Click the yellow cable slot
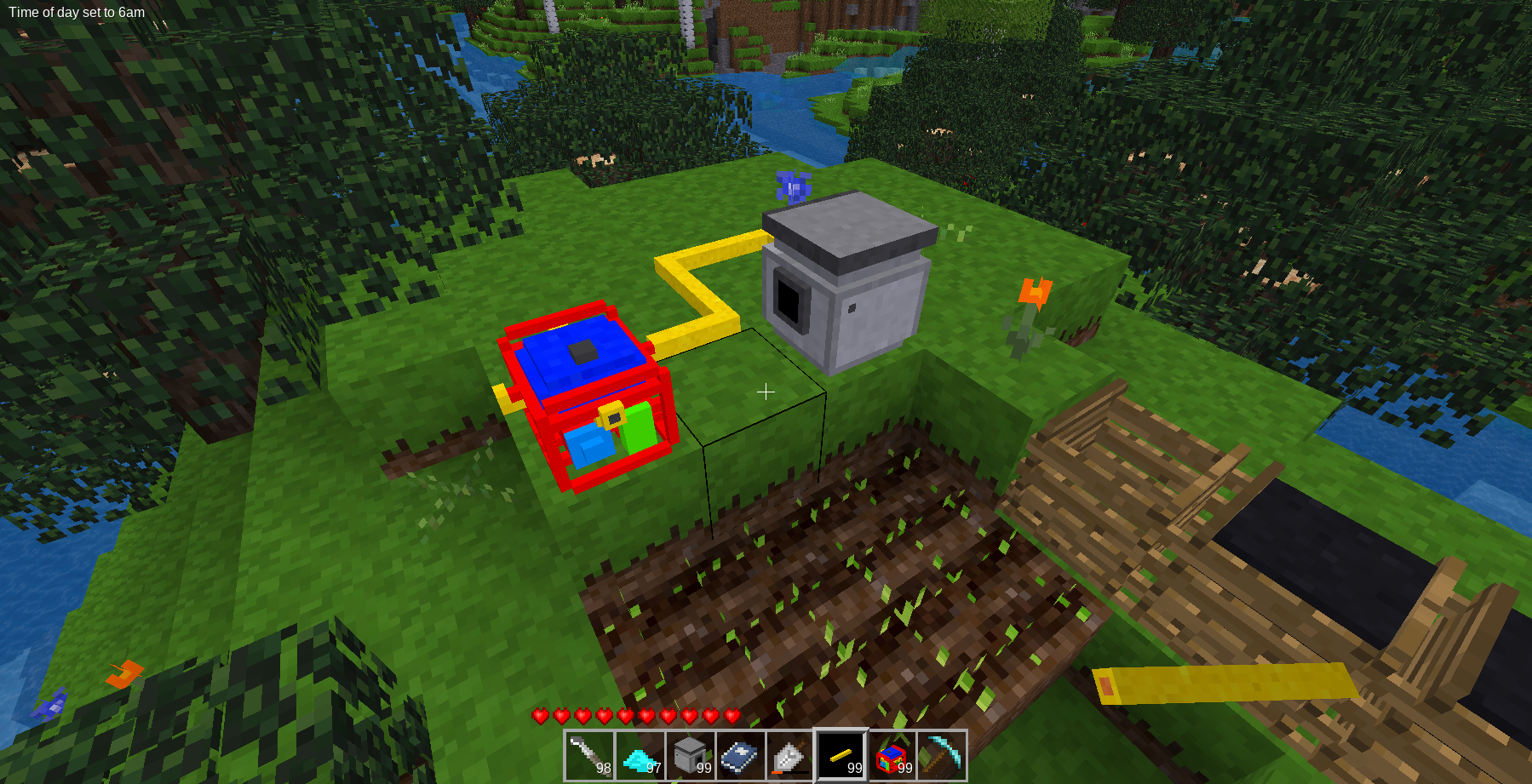 [x=841, y=755]
